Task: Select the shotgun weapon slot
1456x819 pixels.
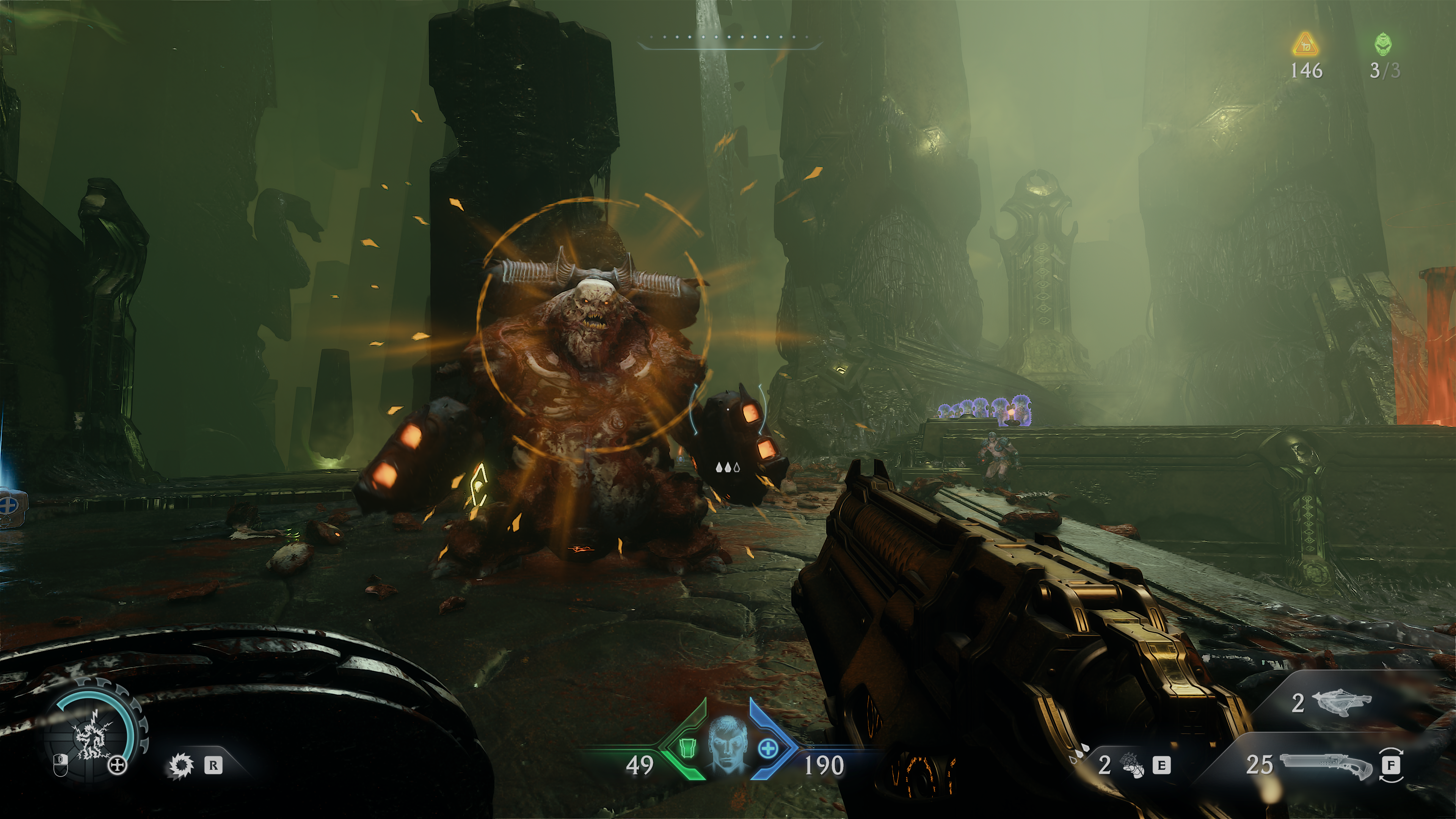Action: tap(1326, 766)
